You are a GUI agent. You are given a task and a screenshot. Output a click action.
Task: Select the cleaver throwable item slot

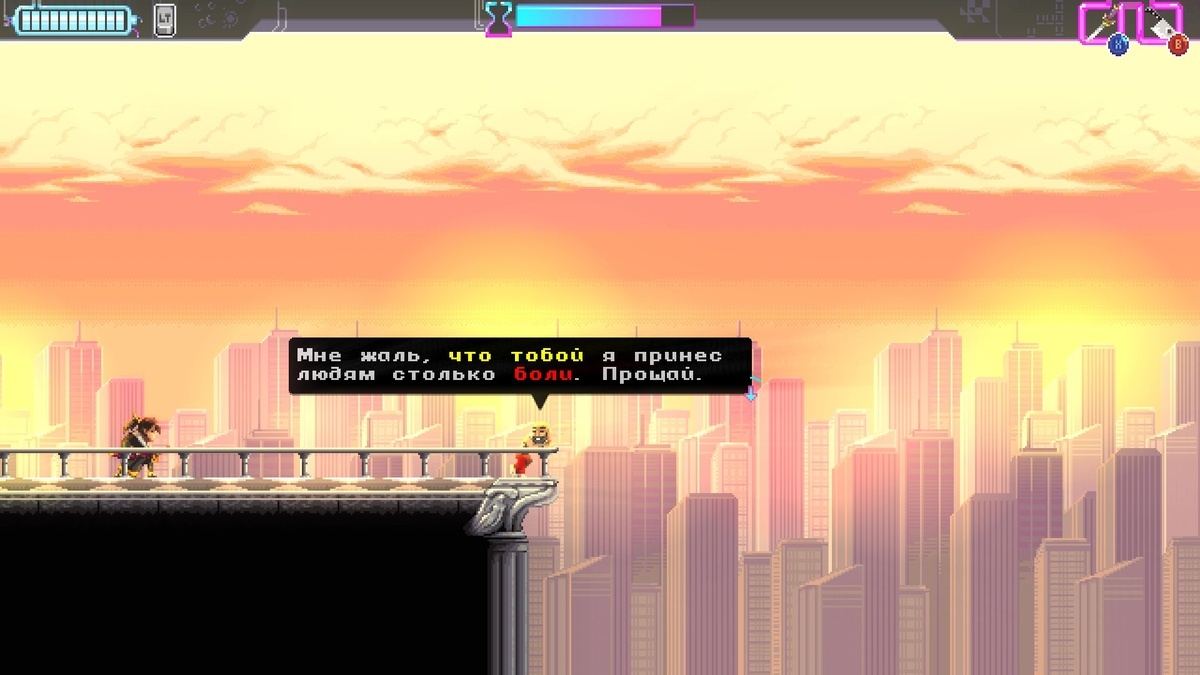pyautogui.click(x=1160, y=22)
